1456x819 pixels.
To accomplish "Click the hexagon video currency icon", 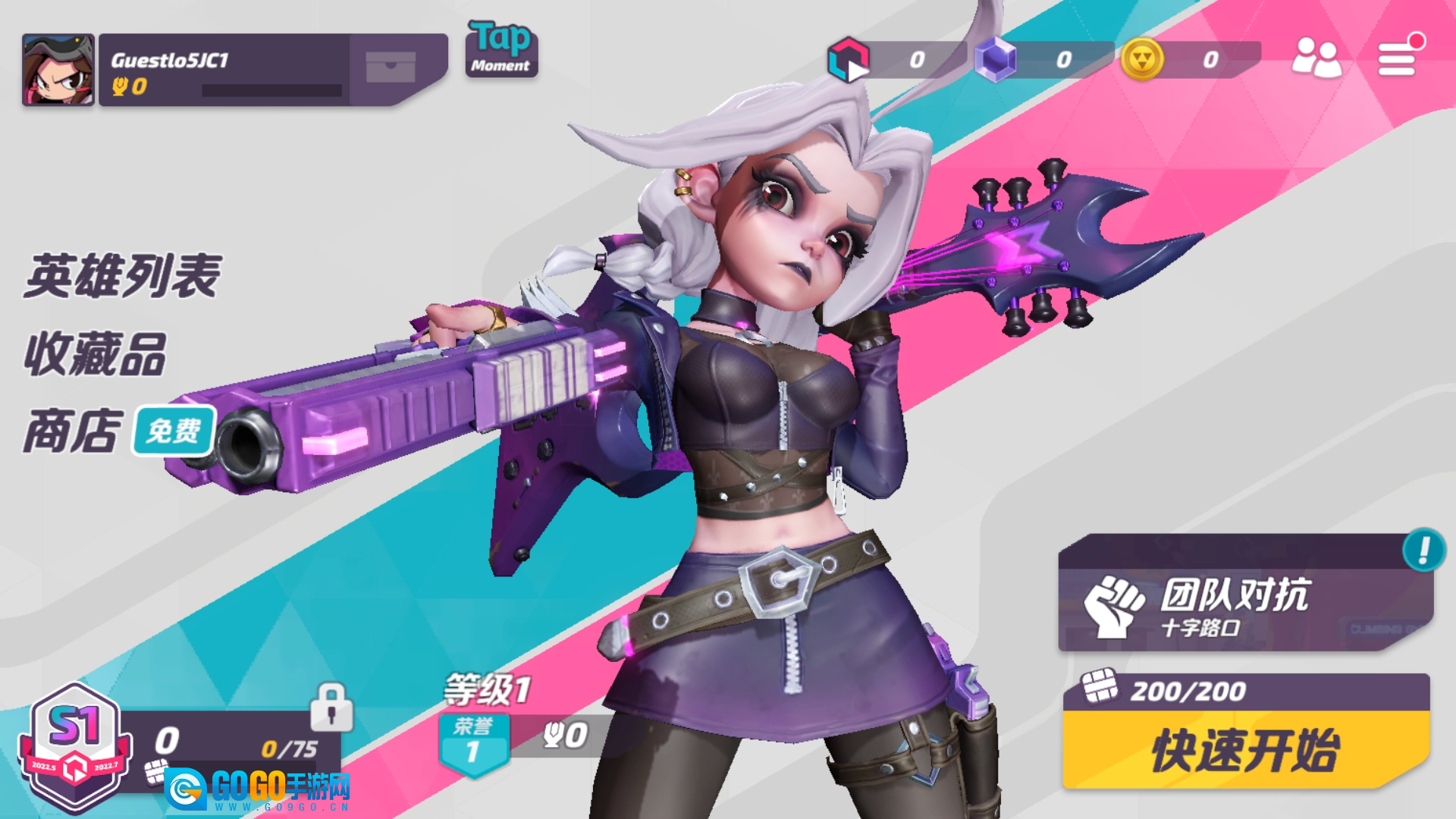I will coord(849,59).
